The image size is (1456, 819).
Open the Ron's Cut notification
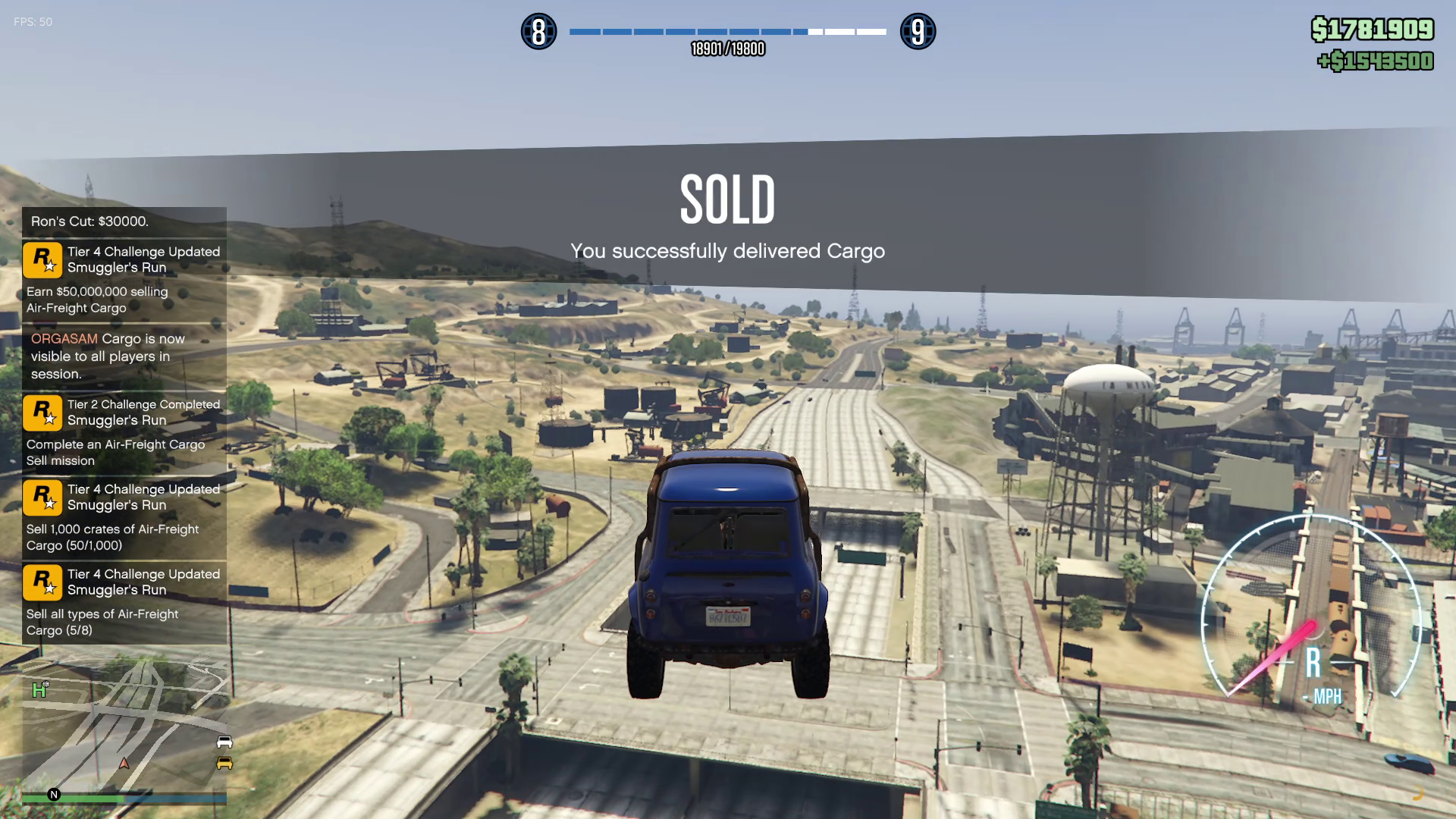pyautogui.click(x=124, y=221)
